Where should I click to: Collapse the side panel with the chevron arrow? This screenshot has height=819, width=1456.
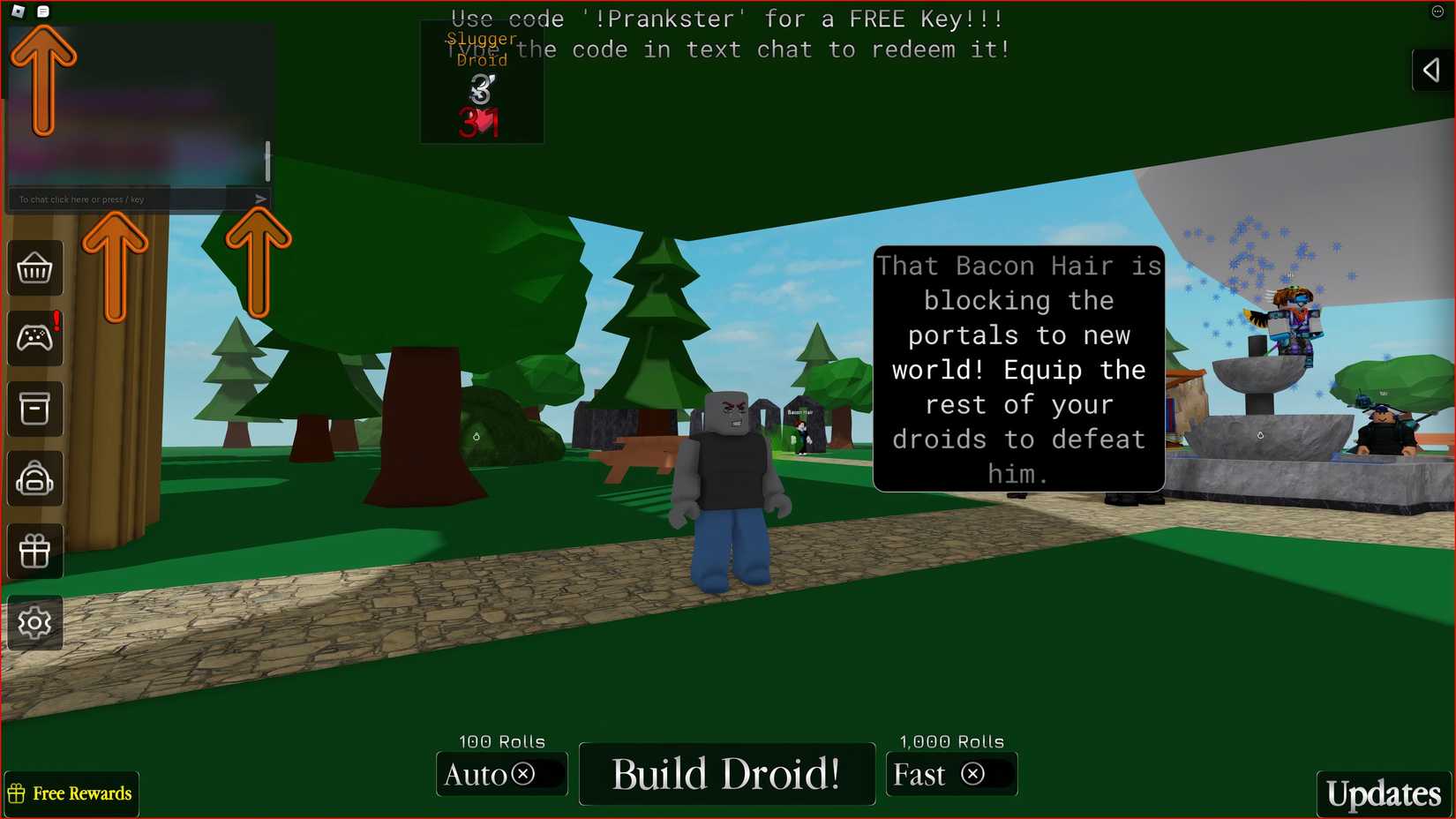click(x=1431, y=71)
